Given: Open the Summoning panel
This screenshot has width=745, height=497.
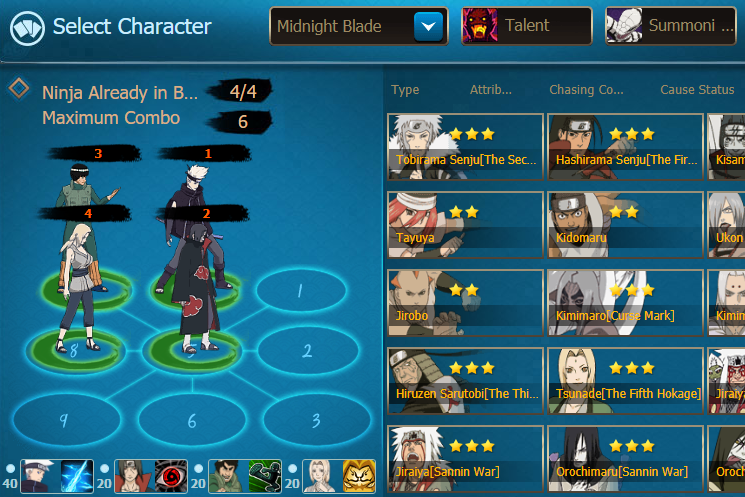Looking at the screenshot, I should (671, 26).
